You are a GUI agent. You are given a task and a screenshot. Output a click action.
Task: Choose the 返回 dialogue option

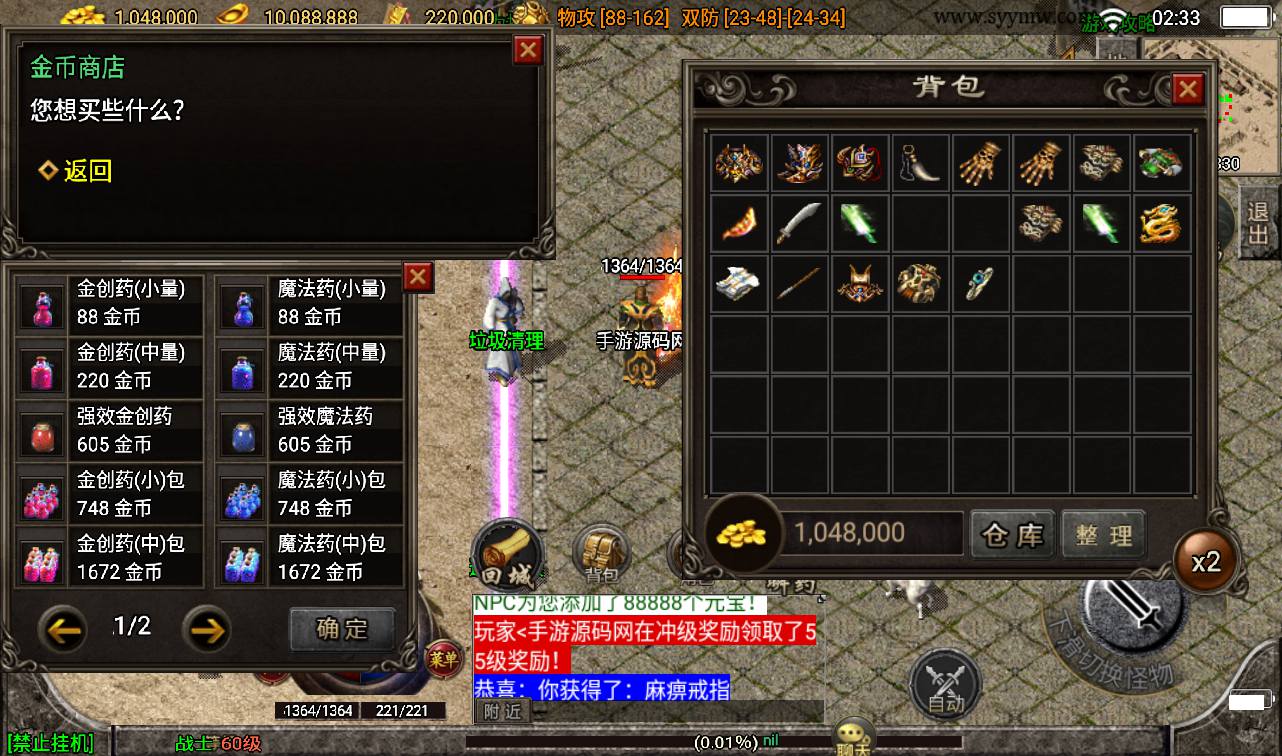[76, 171]
